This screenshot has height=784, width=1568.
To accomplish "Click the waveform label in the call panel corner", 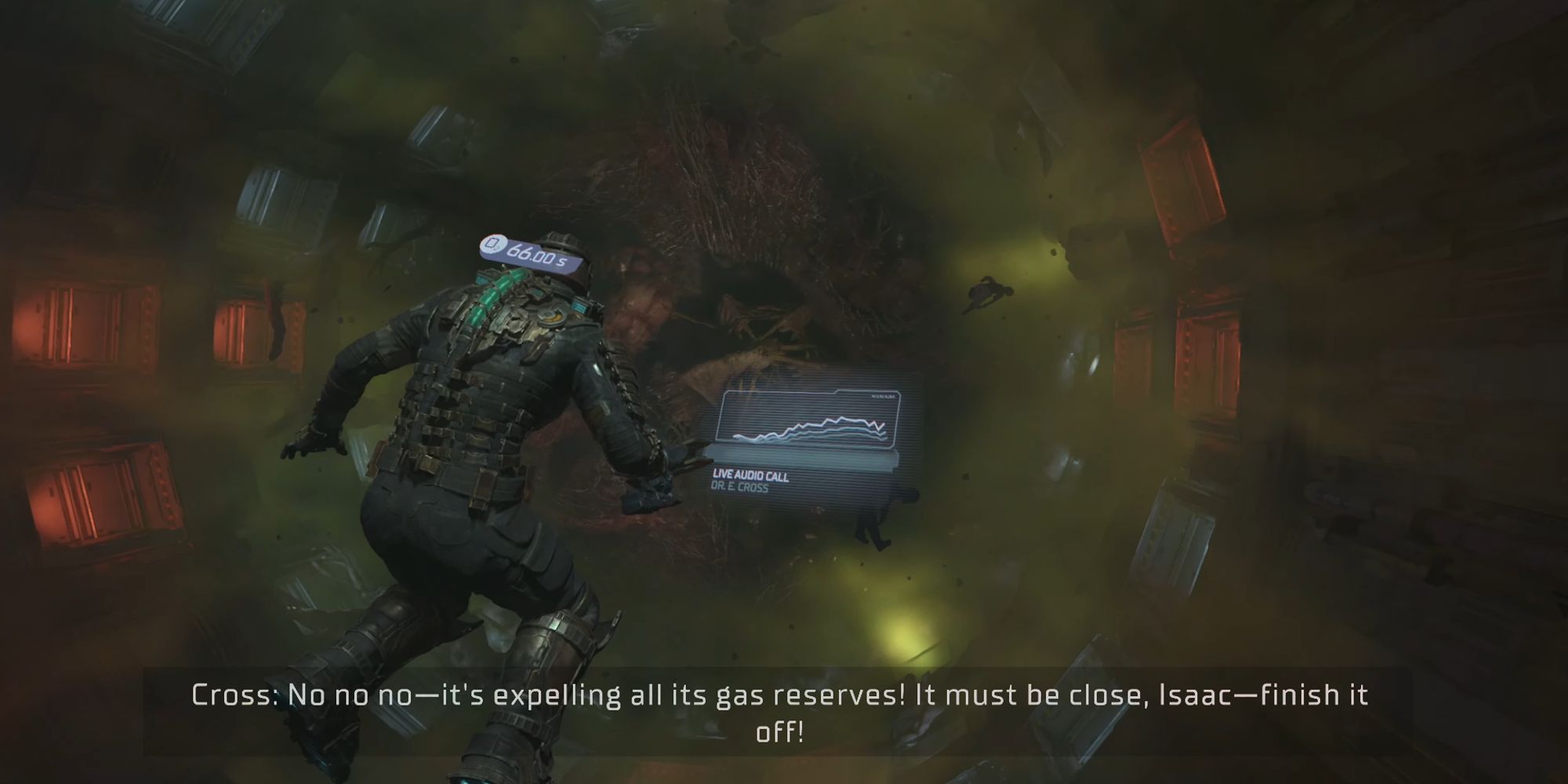I will [883, 396].
